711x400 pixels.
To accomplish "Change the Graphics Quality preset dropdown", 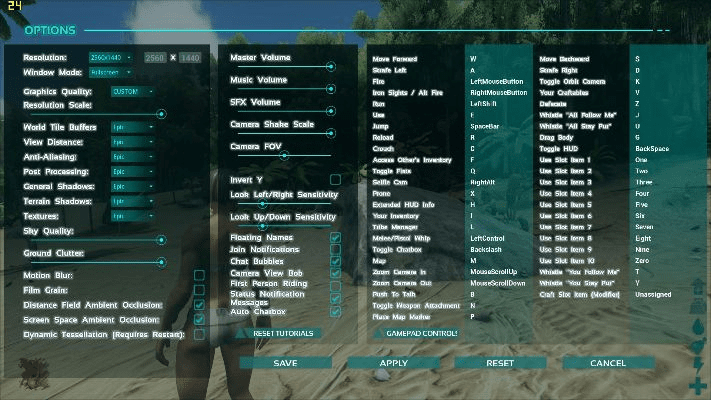I will [132, 91].
